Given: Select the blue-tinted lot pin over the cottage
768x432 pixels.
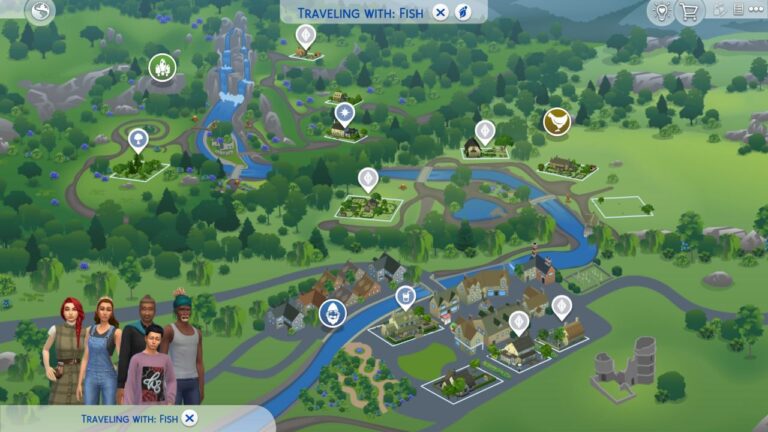Looking at the screenshot, I should point(345,113).
